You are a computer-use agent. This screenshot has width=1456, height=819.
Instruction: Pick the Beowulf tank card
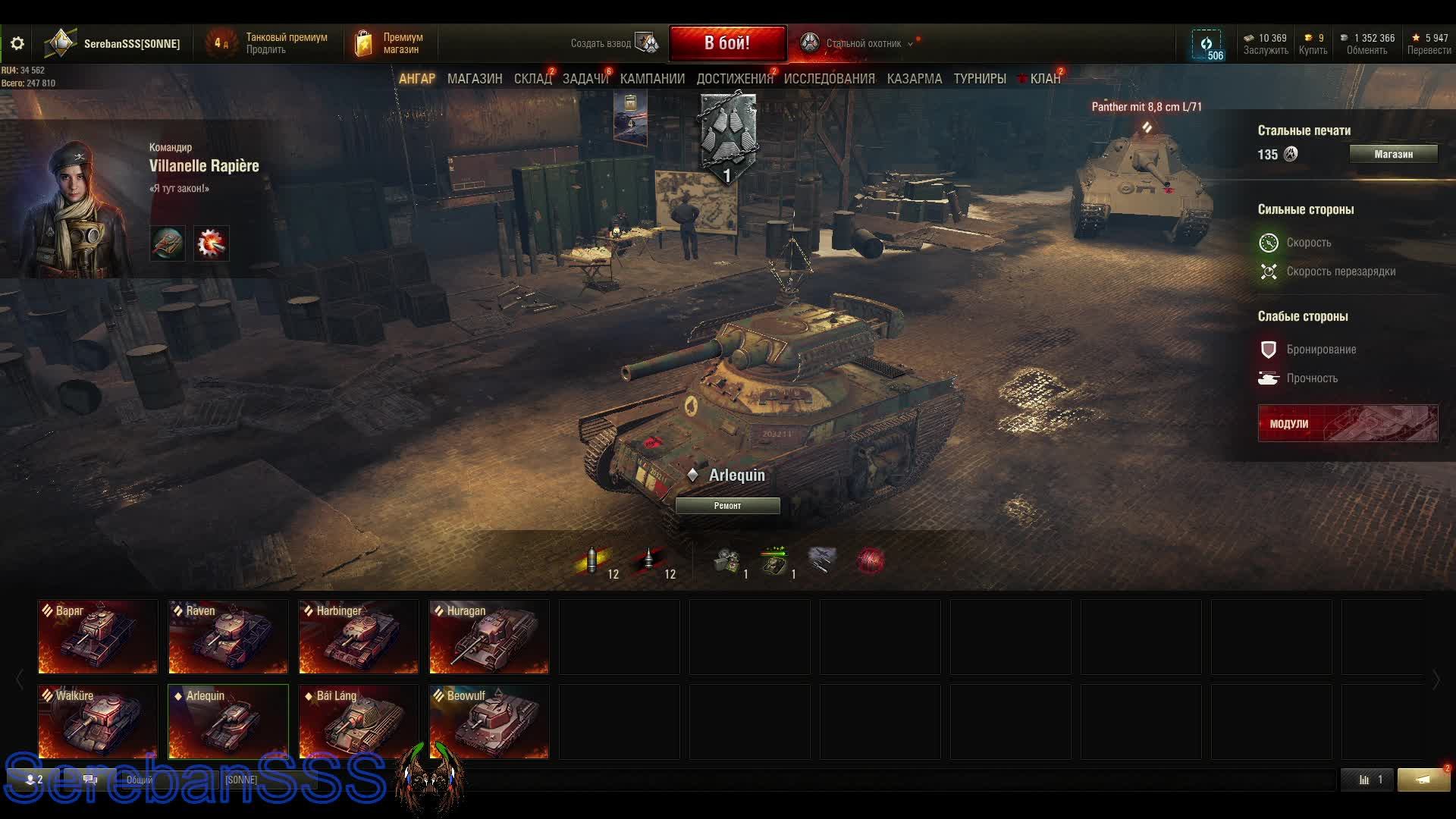point(489,722)
